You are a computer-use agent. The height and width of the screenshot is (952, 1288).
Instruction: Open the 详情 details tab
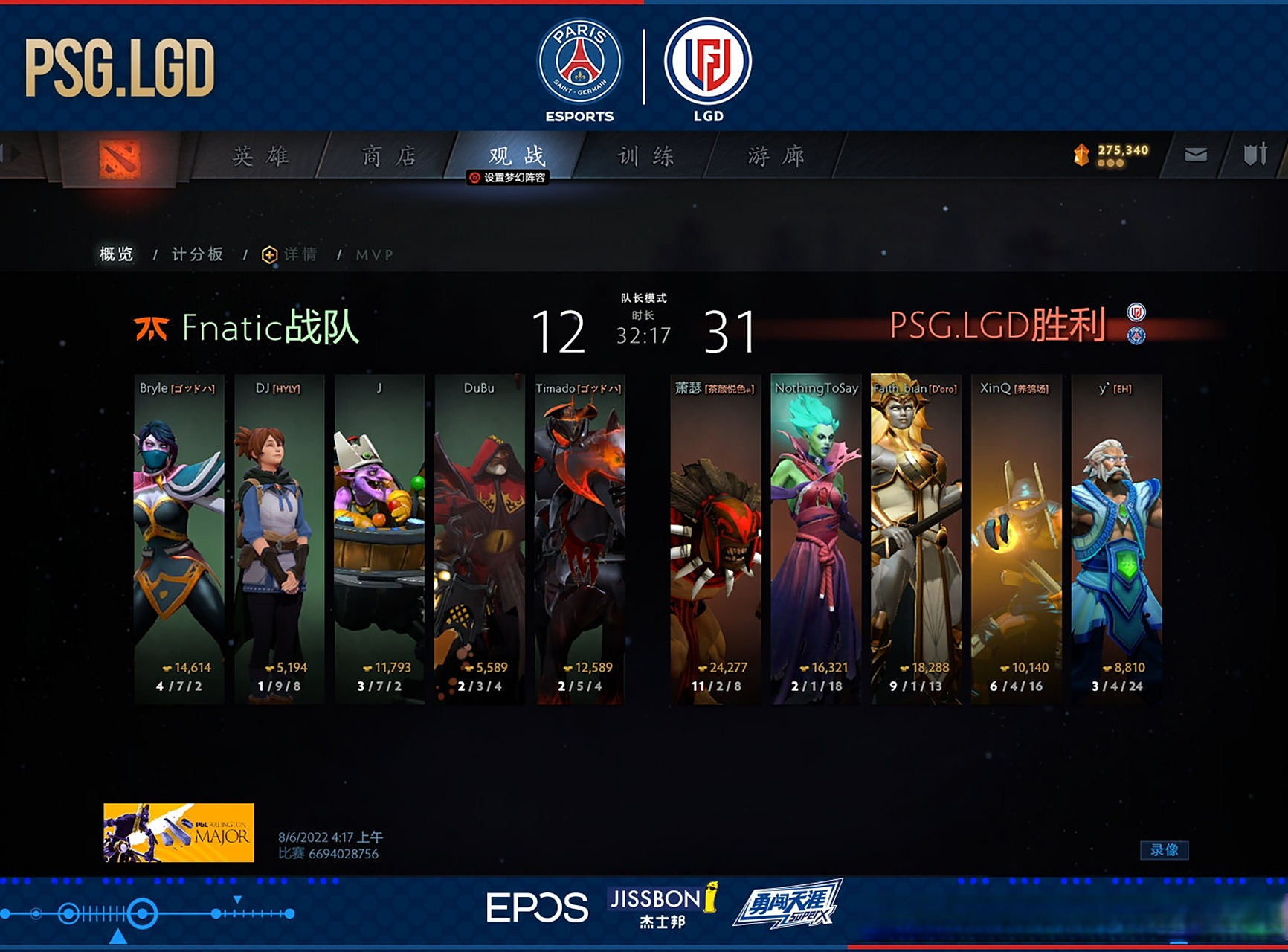pyautogui.click(x=291, y=254)
